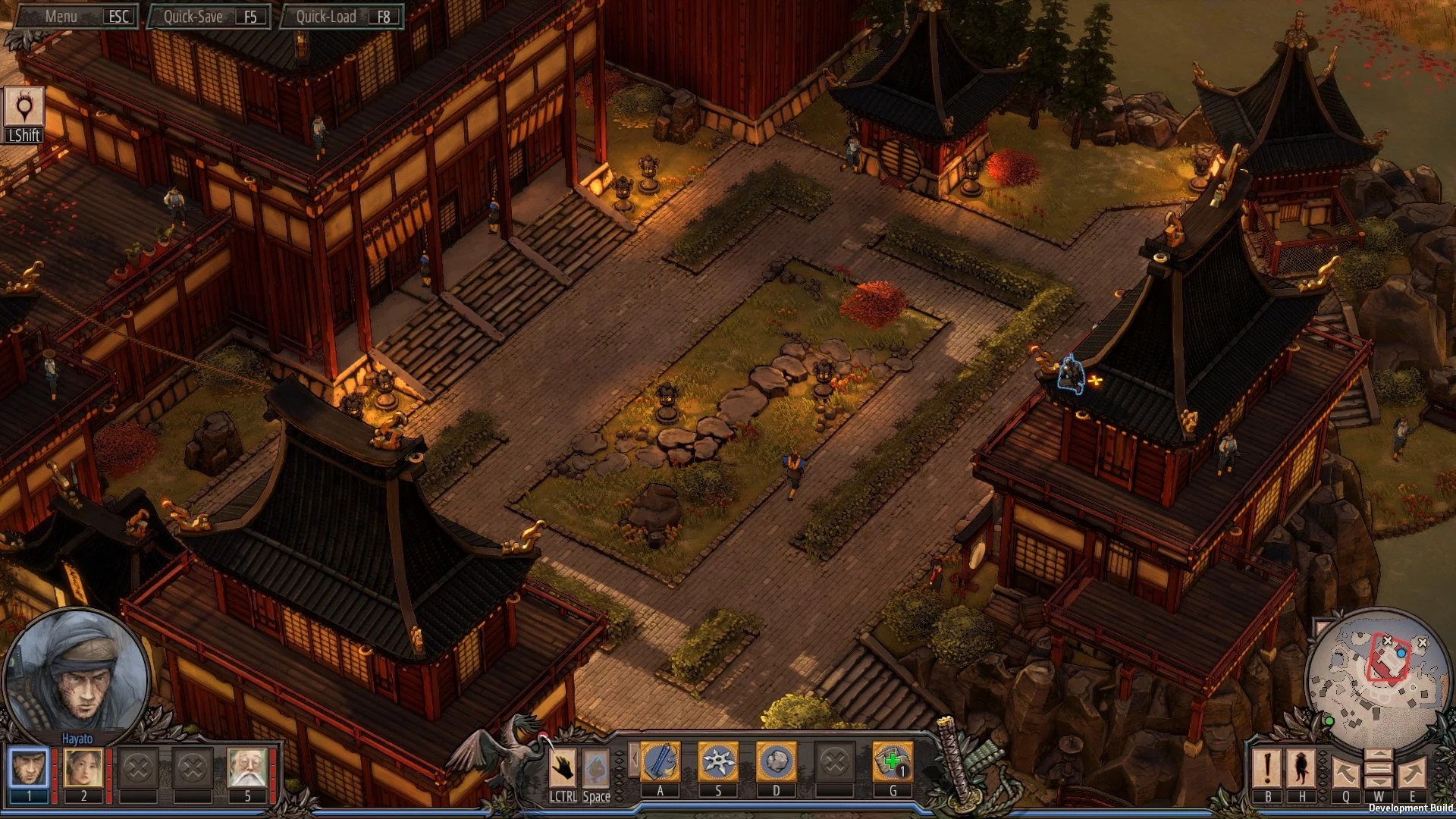Viewport: 1456px width, 819px height.
Task: Use the blue sword attack ability
Action: [660, 761]
